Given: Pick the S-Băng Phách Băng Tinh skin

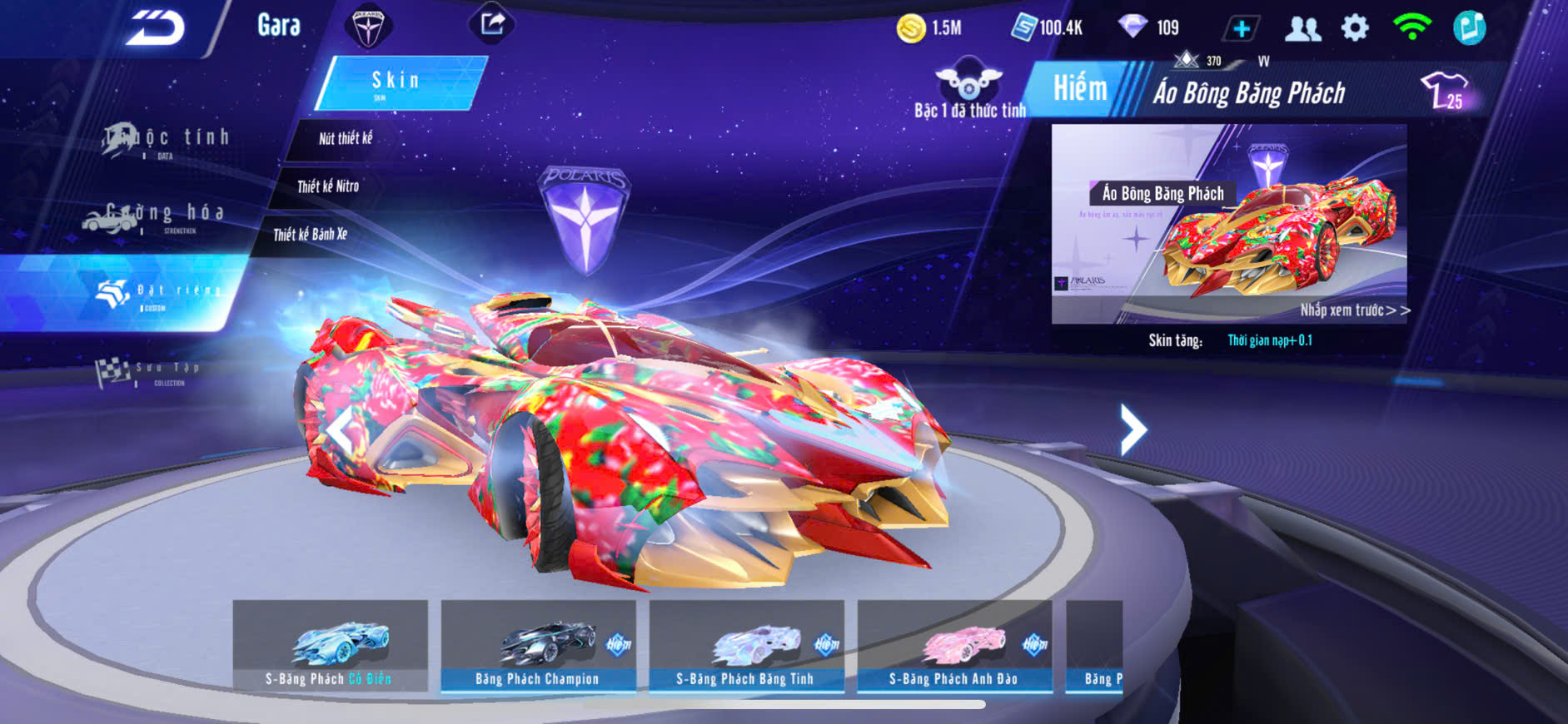Looking at the screenshot, I should click(x=746, y=646).
